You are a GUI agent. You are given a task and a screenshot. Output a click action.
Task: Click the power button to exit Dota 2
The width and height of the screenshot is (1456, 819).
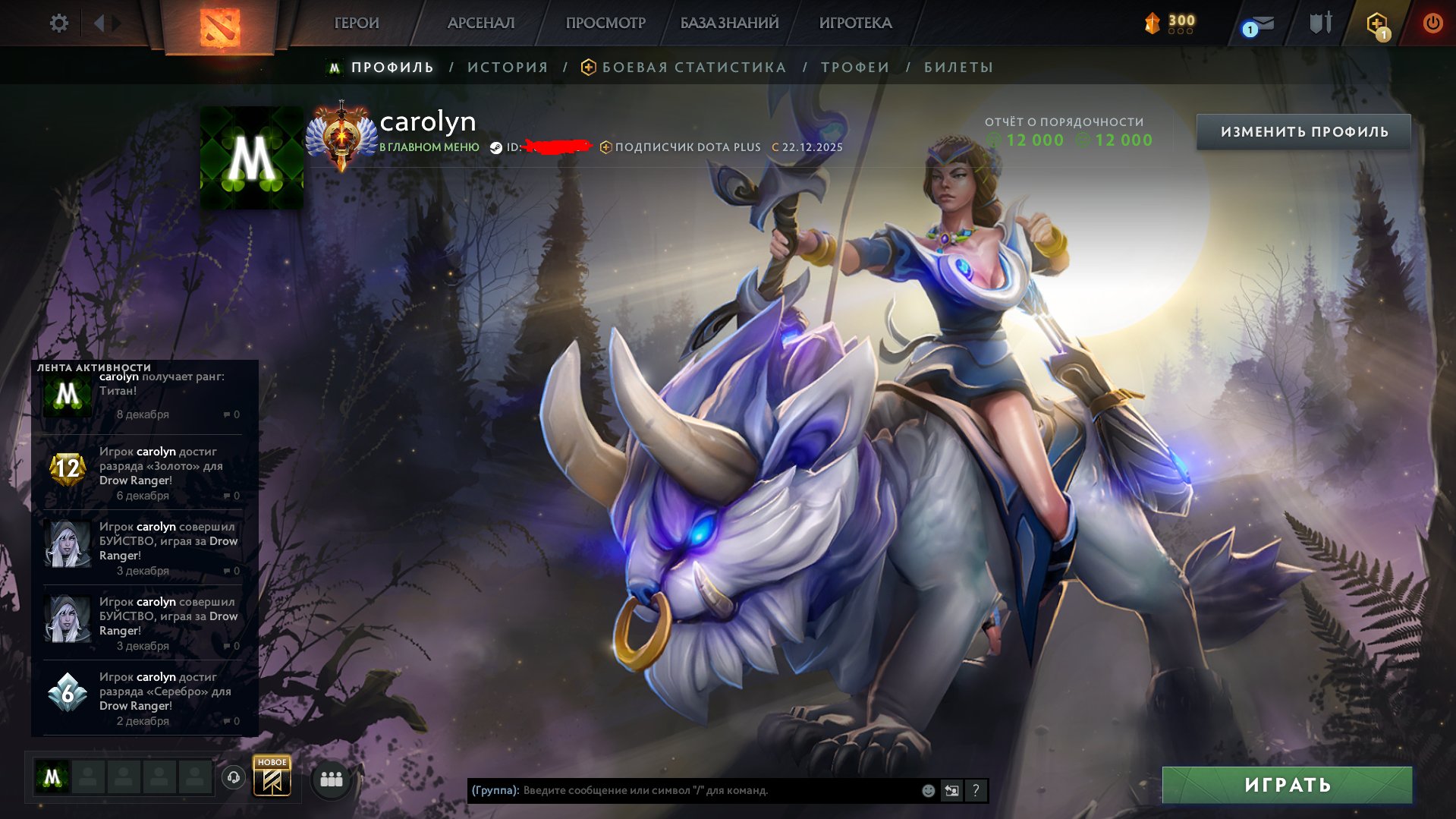(1432, 23)
